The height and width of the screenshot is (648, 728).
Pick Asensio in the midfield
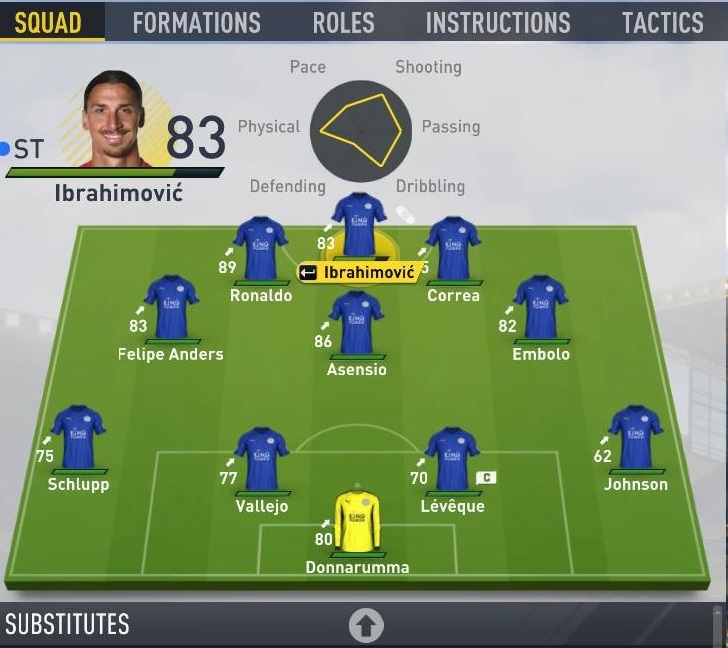(357, 323)
